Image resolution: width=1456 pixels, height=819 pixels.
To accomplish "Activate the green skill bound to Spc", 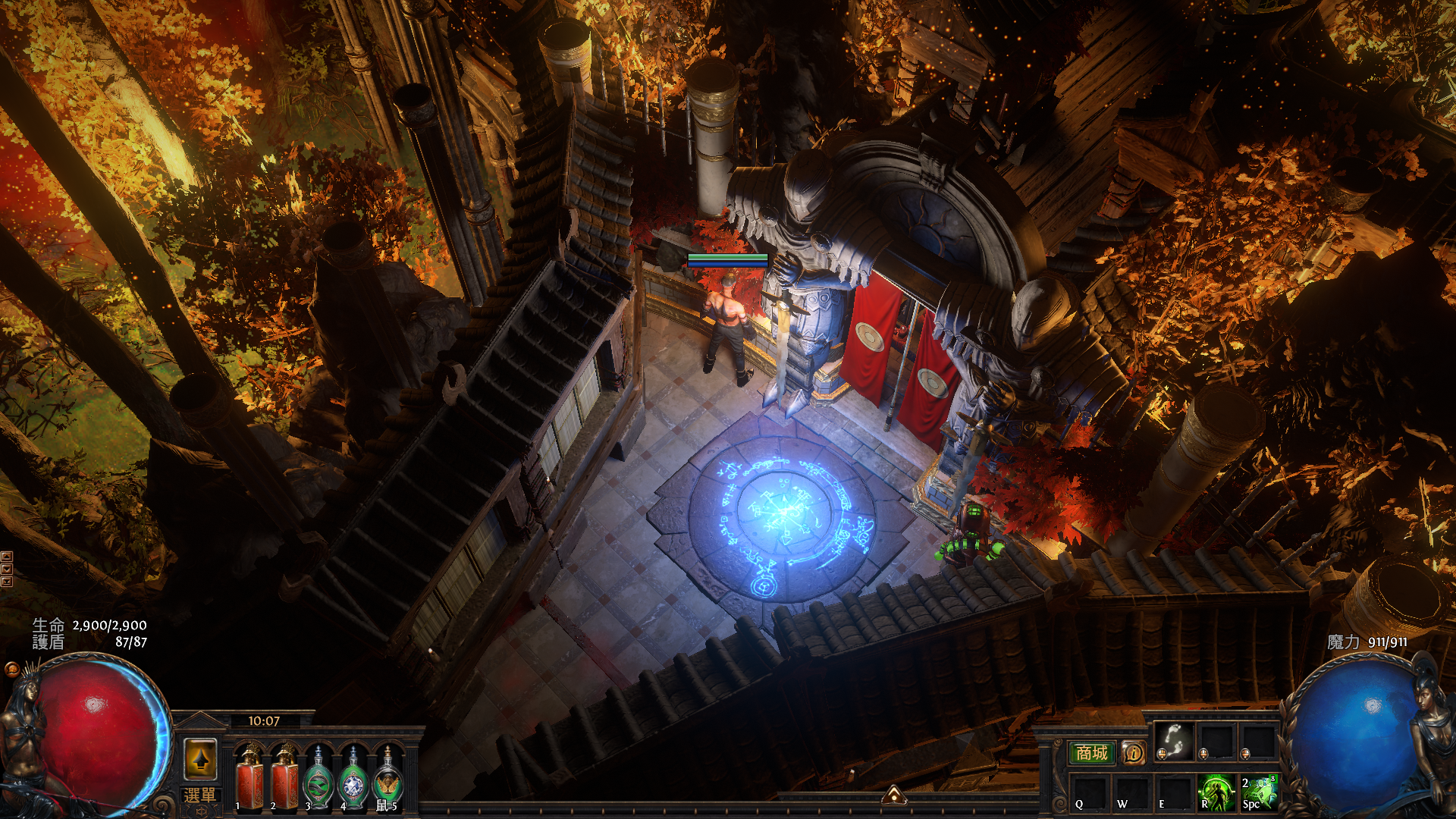I will click(1258, 792).
